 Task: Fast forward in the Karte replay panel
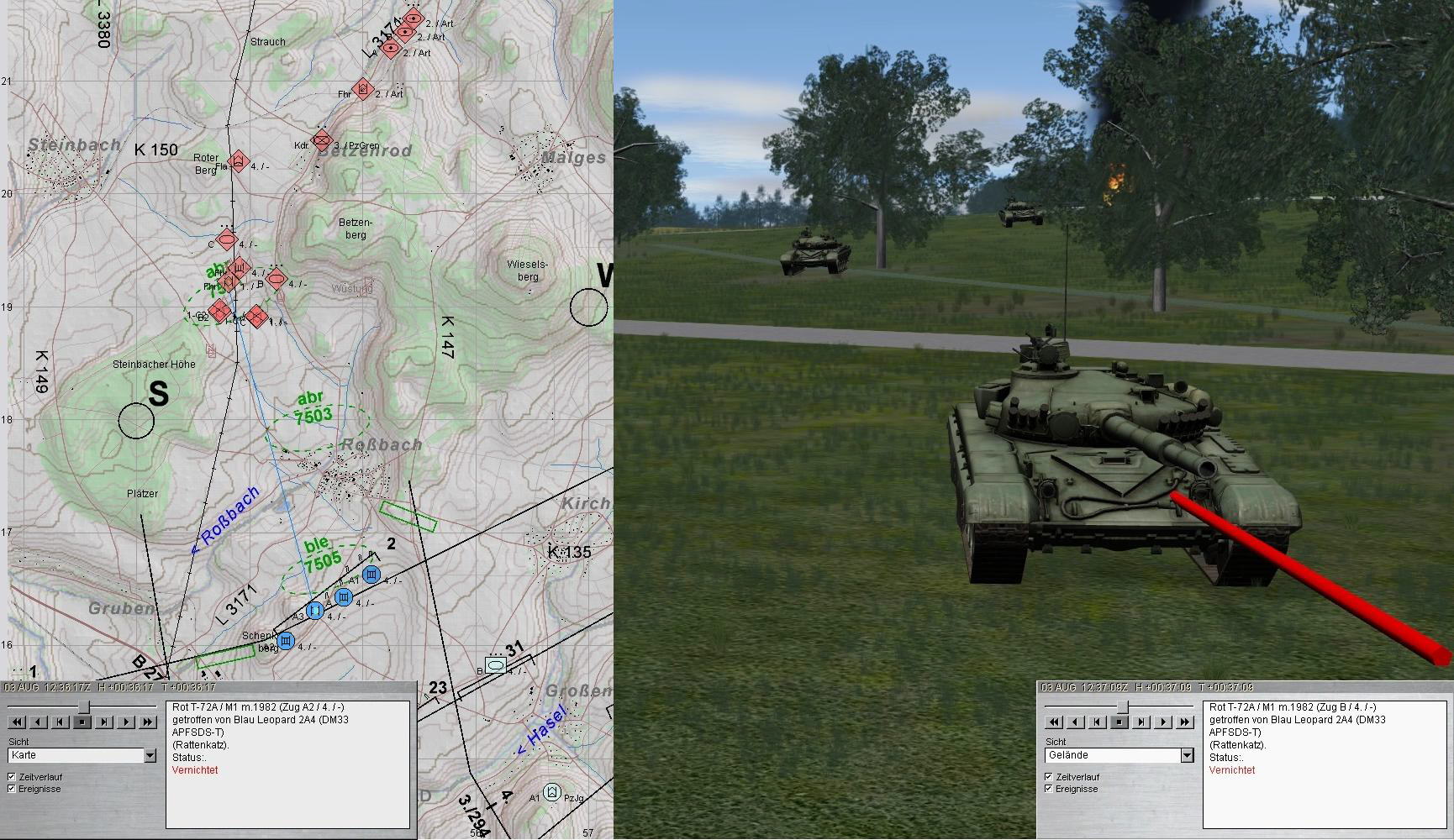[148, 722]
